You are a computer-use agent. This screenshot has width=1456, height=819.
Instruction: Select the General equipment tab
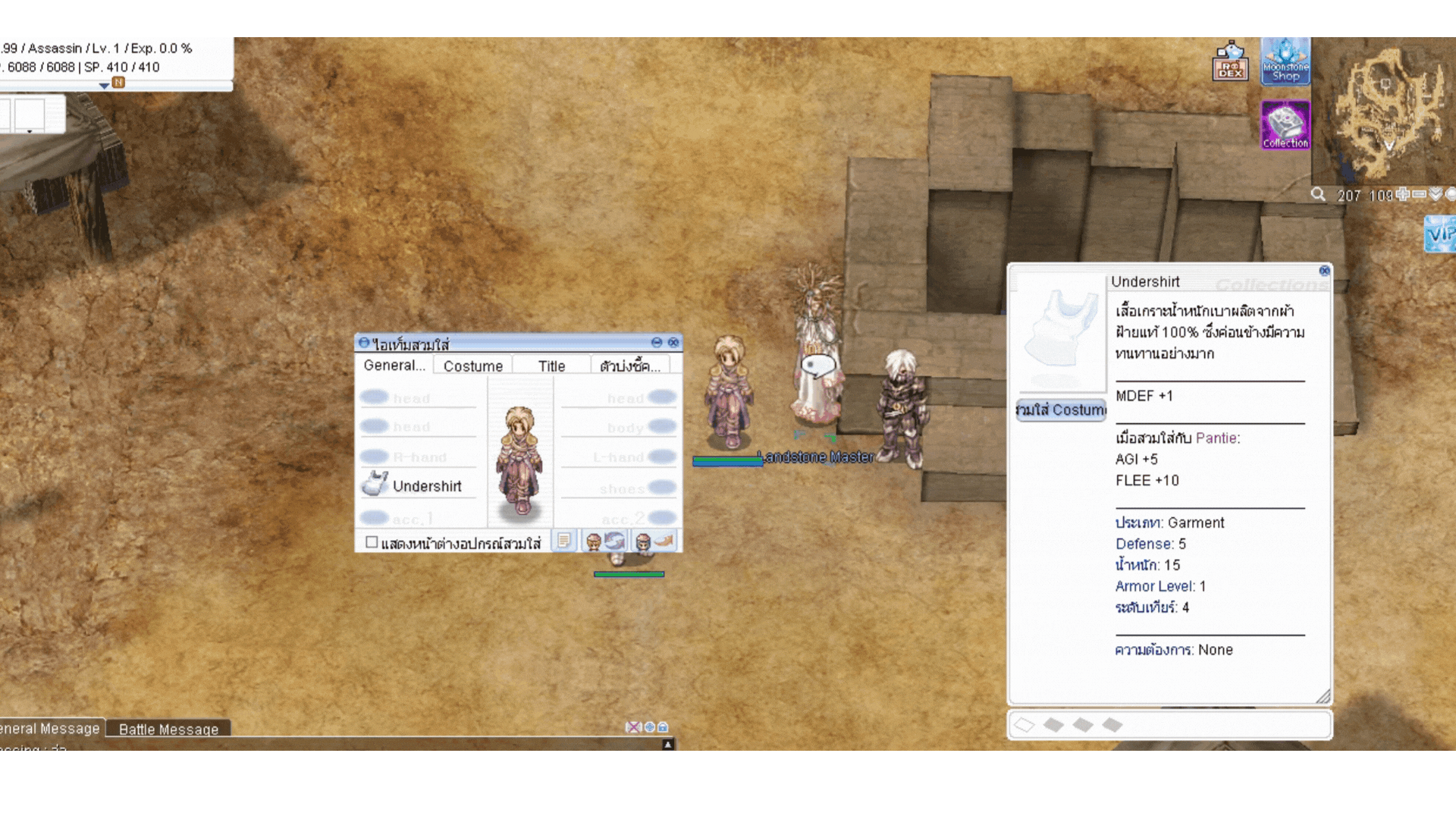click(394, 365)
